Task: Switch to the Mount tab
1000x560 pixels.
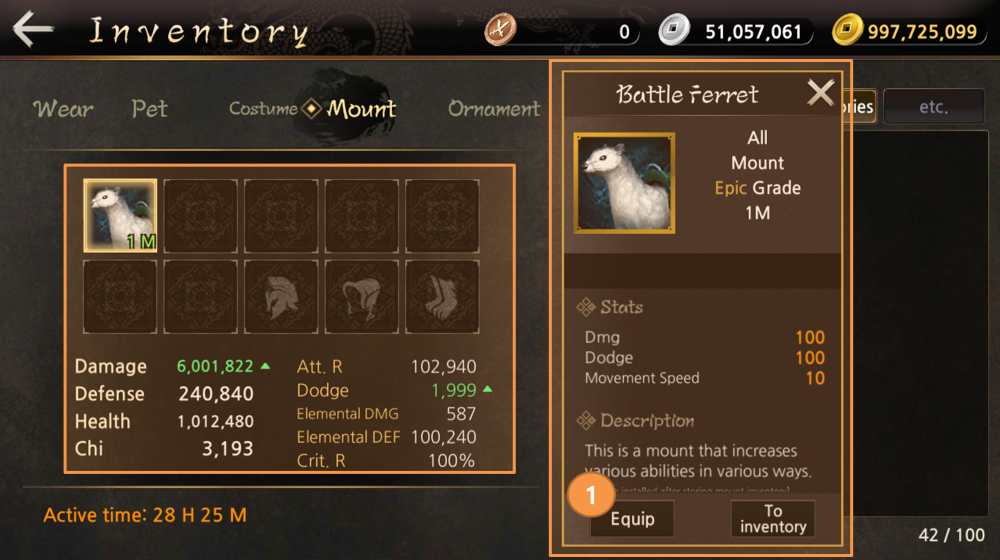Action: (x=361, y=108)
